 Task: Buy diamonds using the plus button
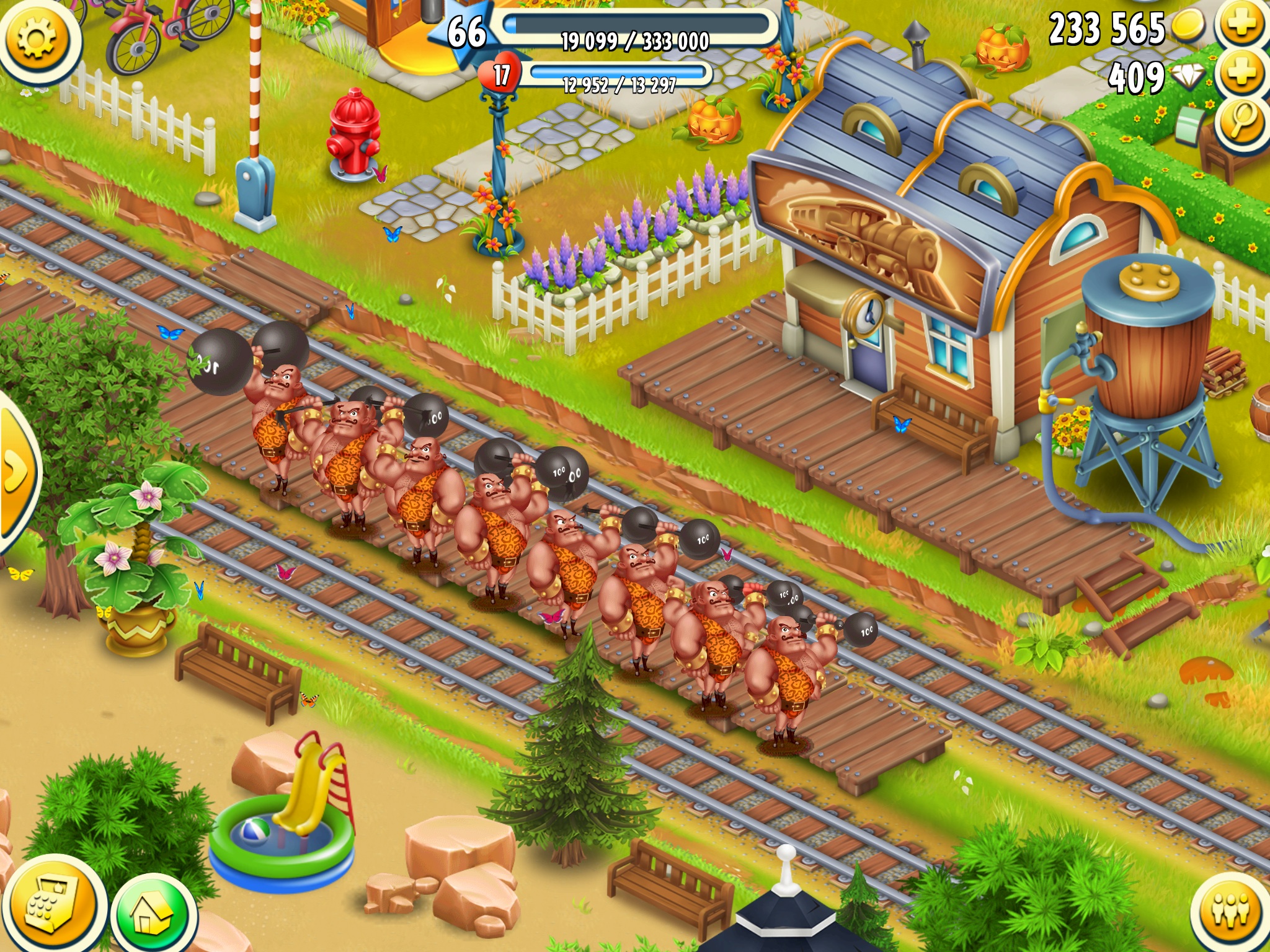click(1241, 74)
